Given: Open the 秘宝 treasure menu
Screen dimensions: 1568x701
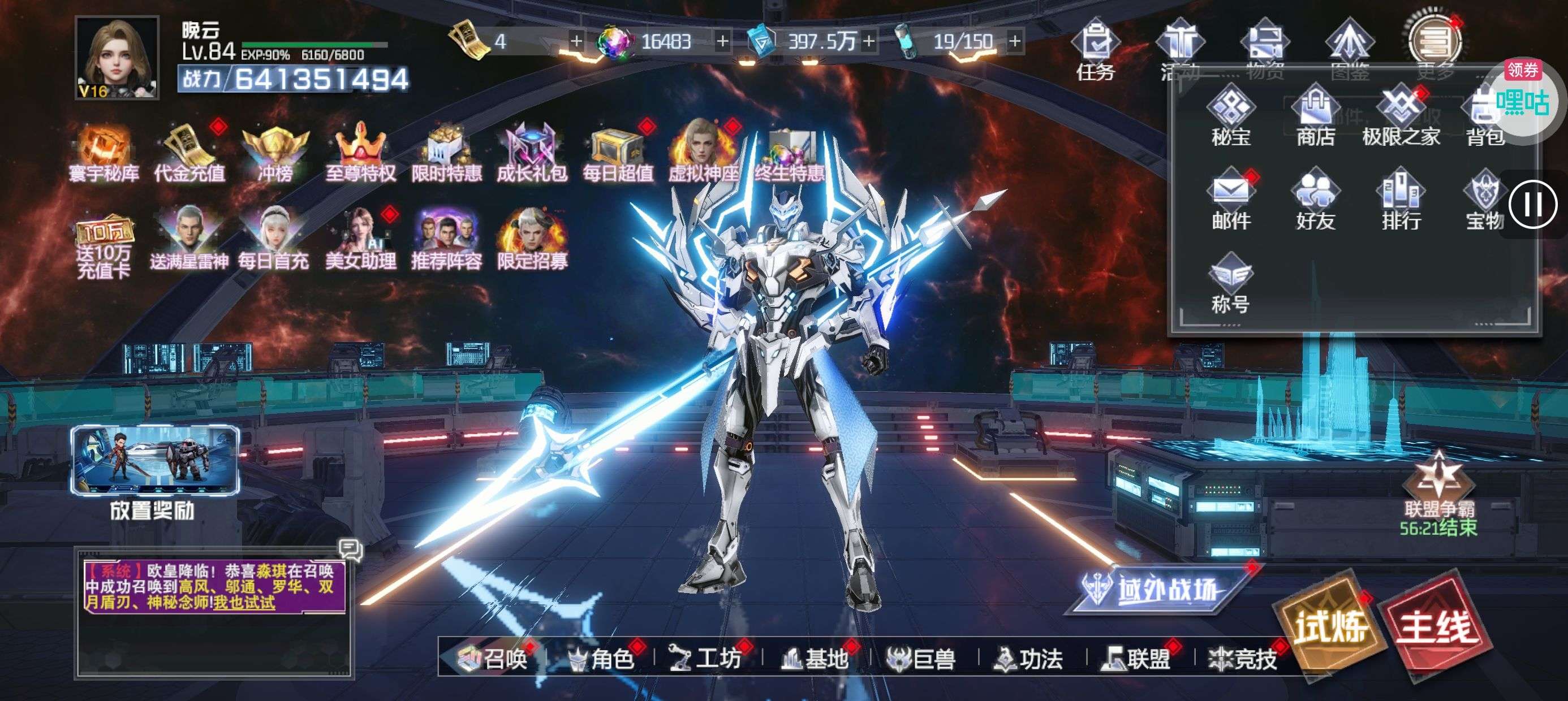Looking at the screenshot, I should (x=1231, y=117).
